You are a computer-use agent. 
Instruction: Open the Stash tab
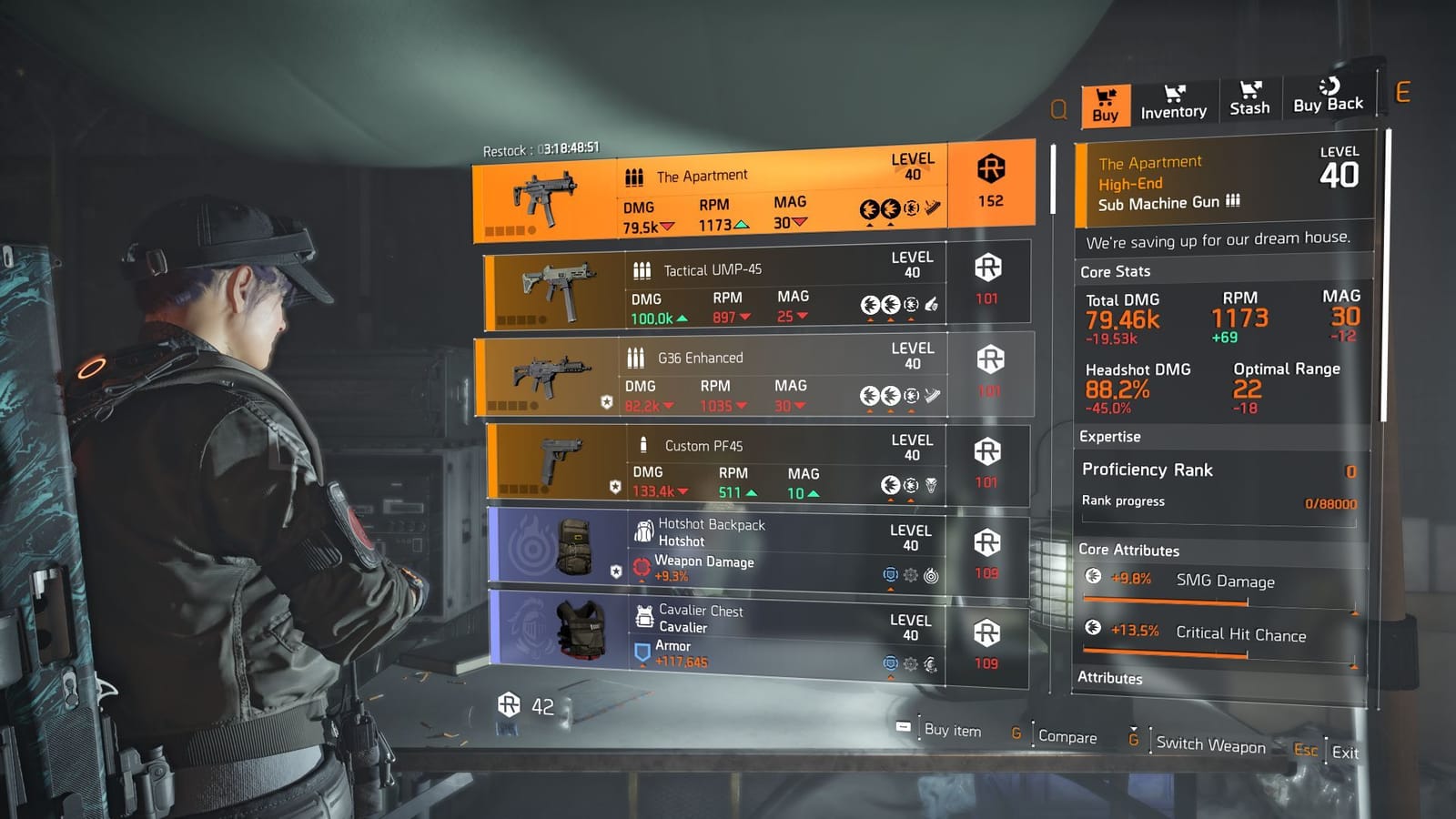(1249, 100)
